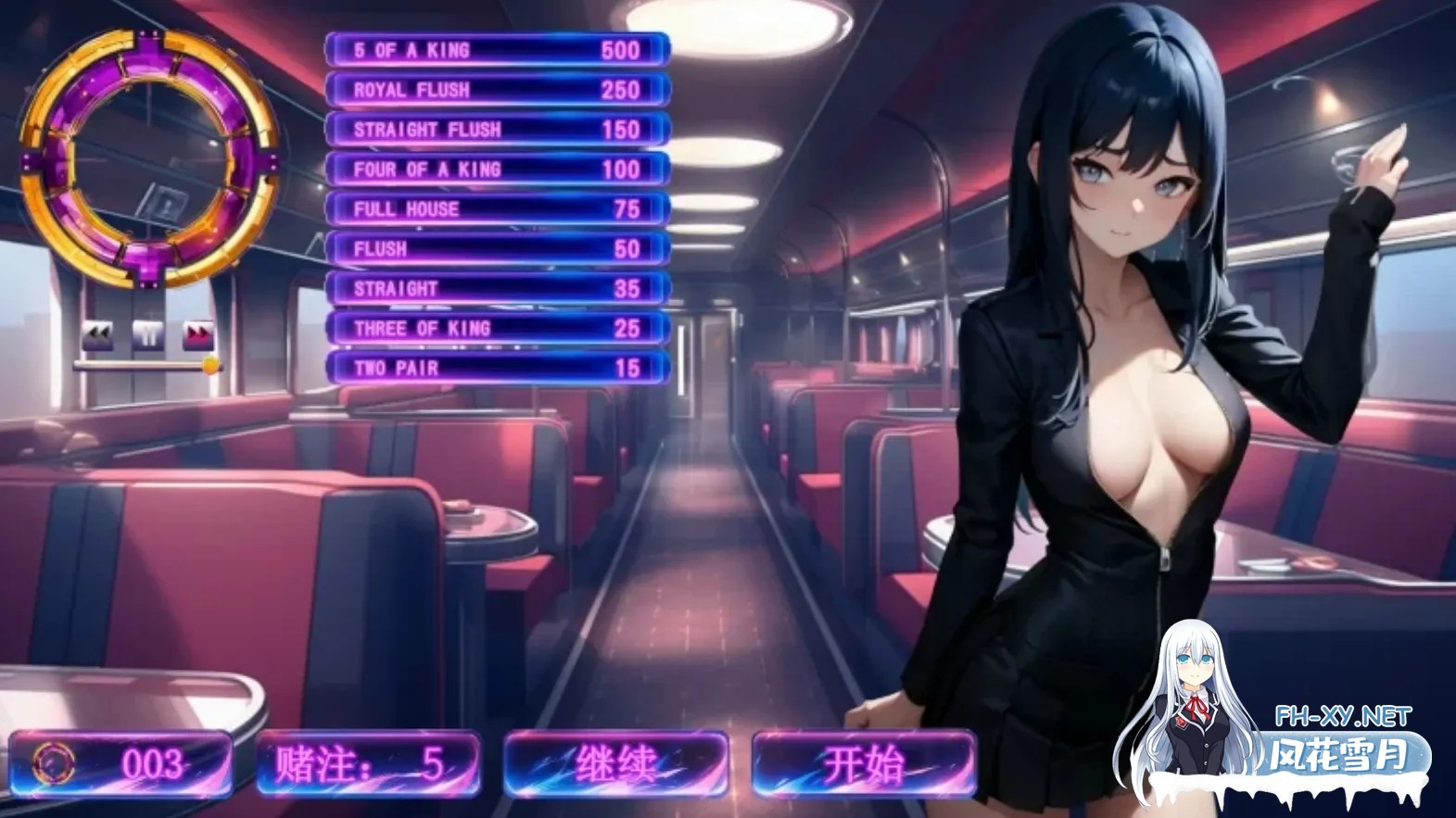Choose the 继续 (Continue) button

tap(615, 764)
